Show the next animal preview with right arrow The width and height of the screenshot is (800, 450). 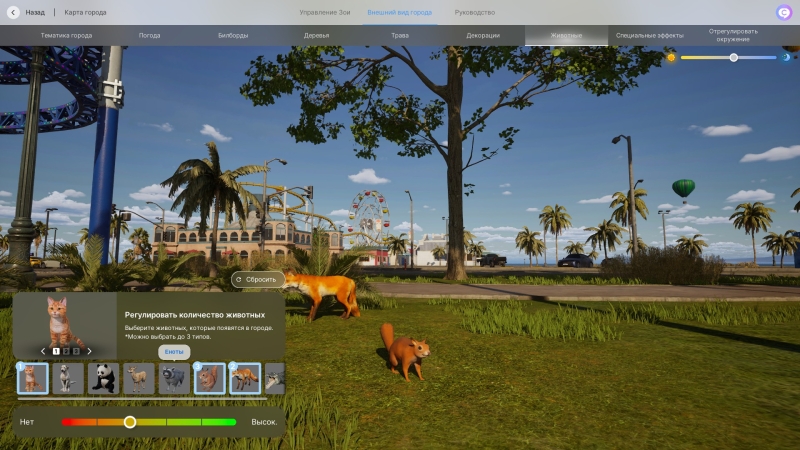point(89,351)
